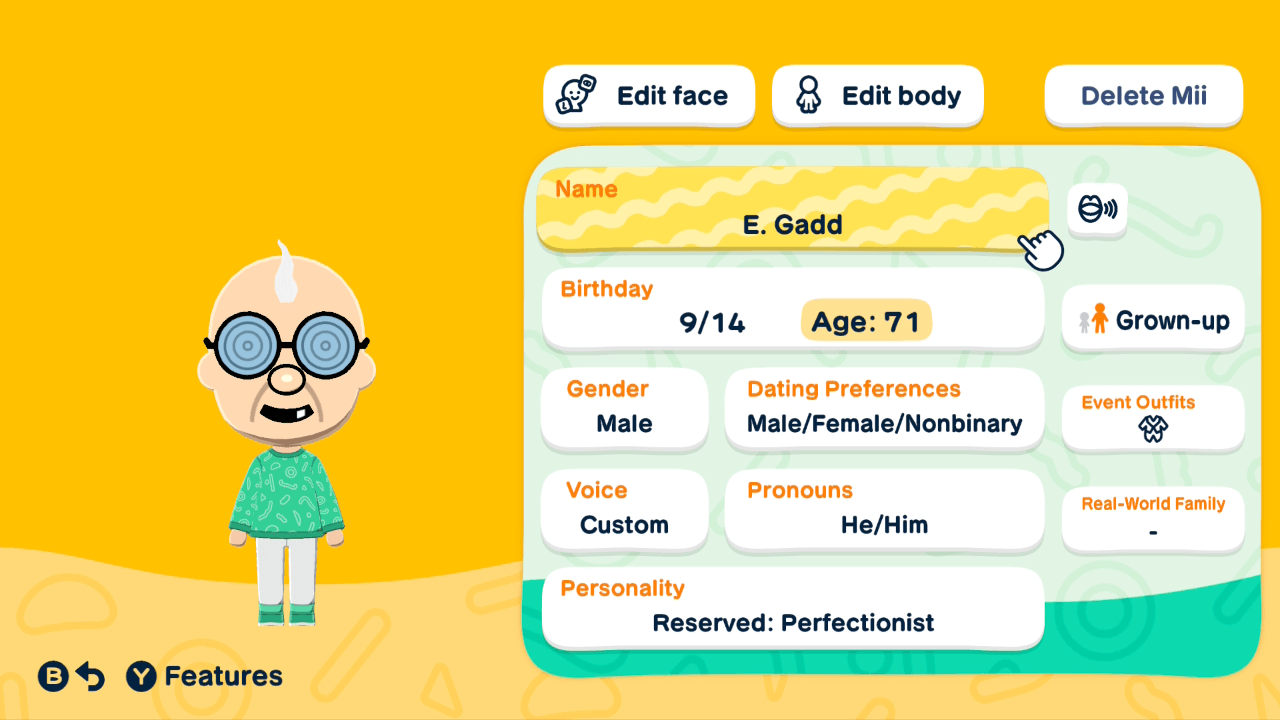Click the Edit face pencil-and-Mii icon
The height and width of the screenshot is (720, 1280).
tap(573, 95)
